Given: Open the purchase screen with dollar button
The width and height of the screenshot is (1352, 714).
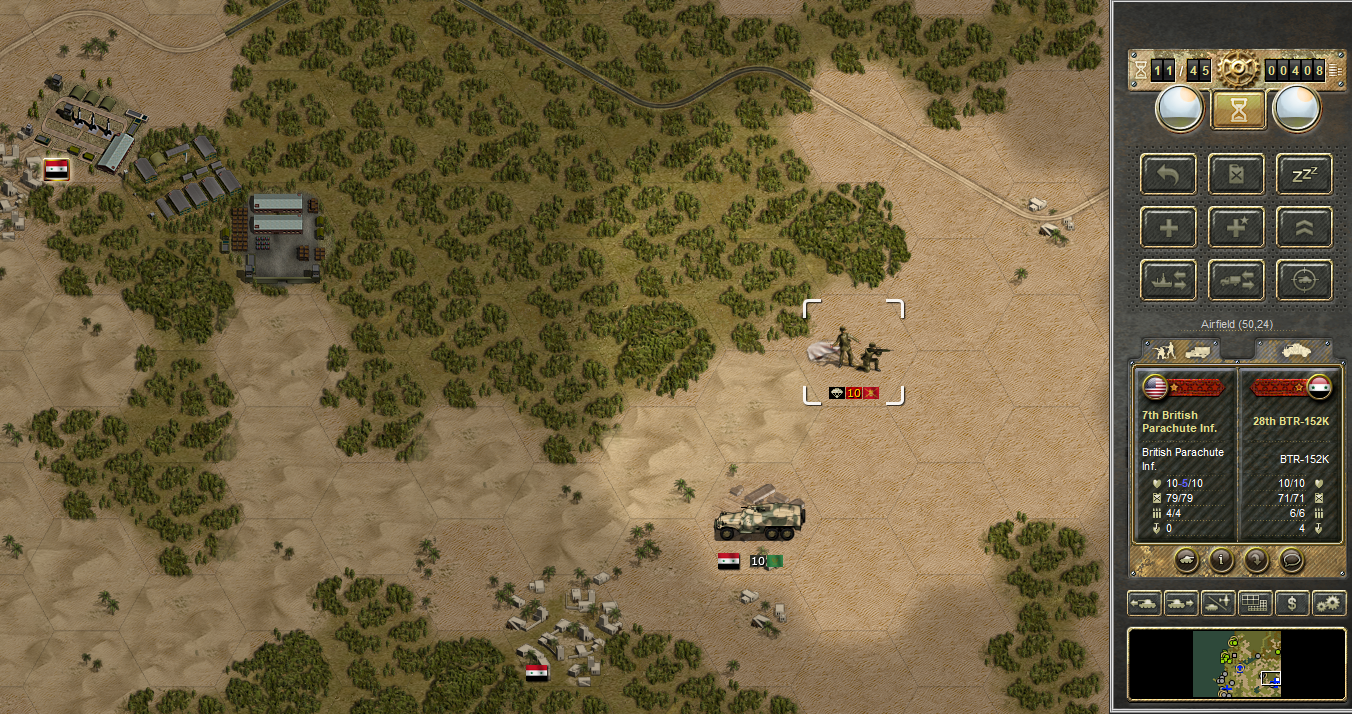Looking at the screenshot, I should pos(1293,603).
